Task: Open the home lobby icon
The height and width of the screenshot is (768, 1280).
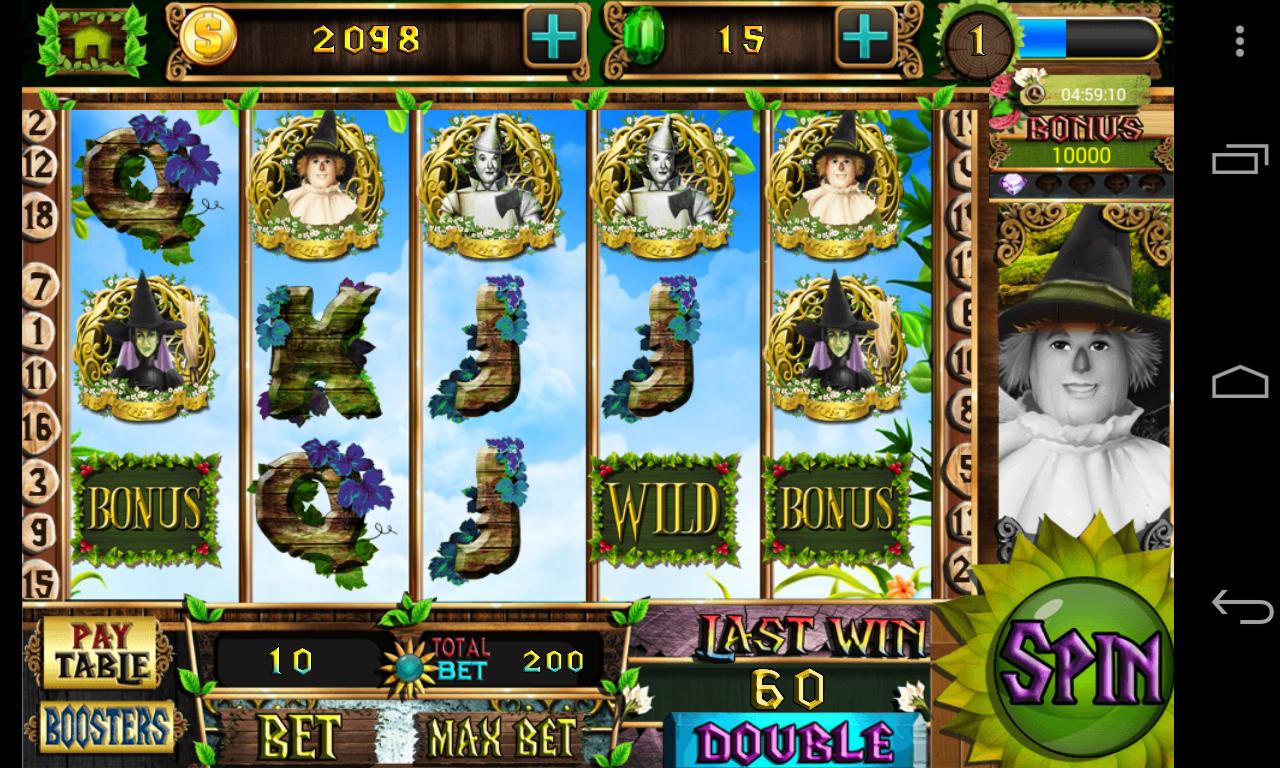Action: 93,42
